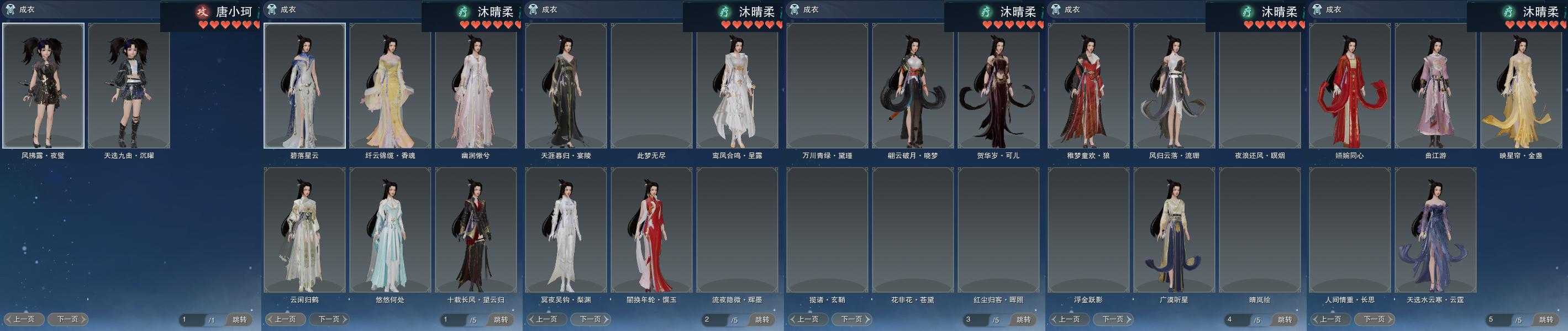This screenshot has height=331, width=1568.
Task: Select the 天选九曲·沉曜 outfit for 唐小珂
Action: tap(129, 86)
